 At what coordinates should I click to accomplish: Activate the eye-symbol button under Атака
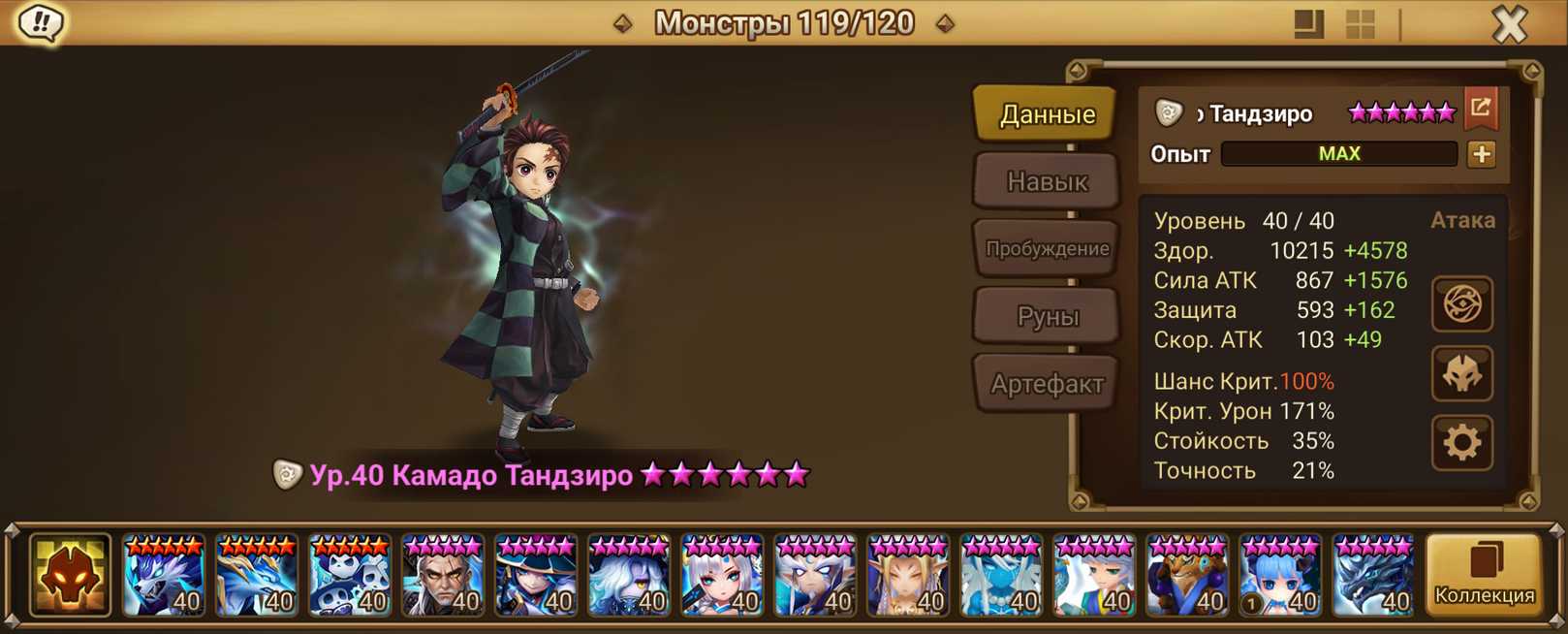pyautogui.click(x=1462, y=304)
